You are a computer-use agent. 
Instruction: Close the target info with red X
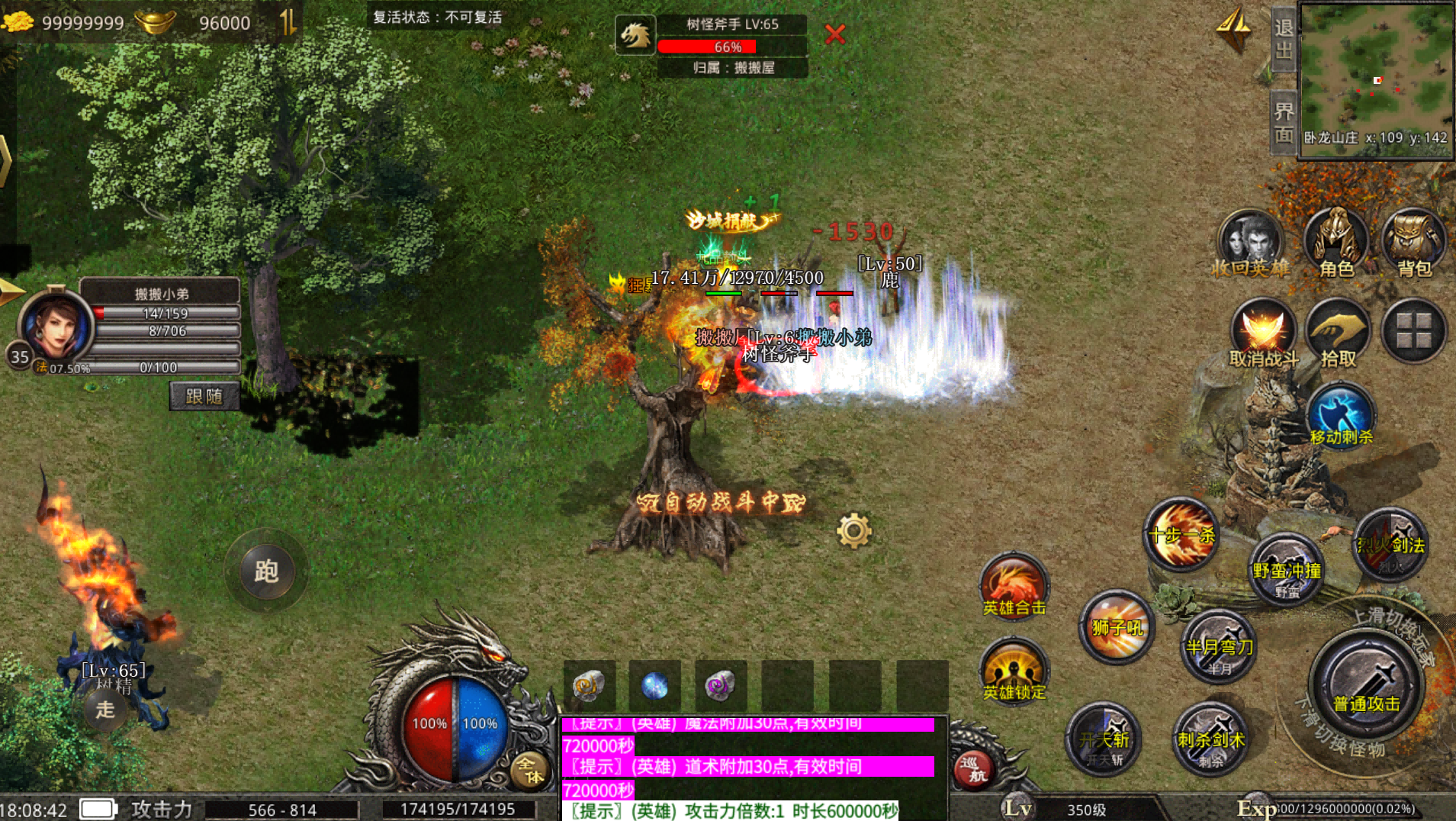[x=835, y=34]
